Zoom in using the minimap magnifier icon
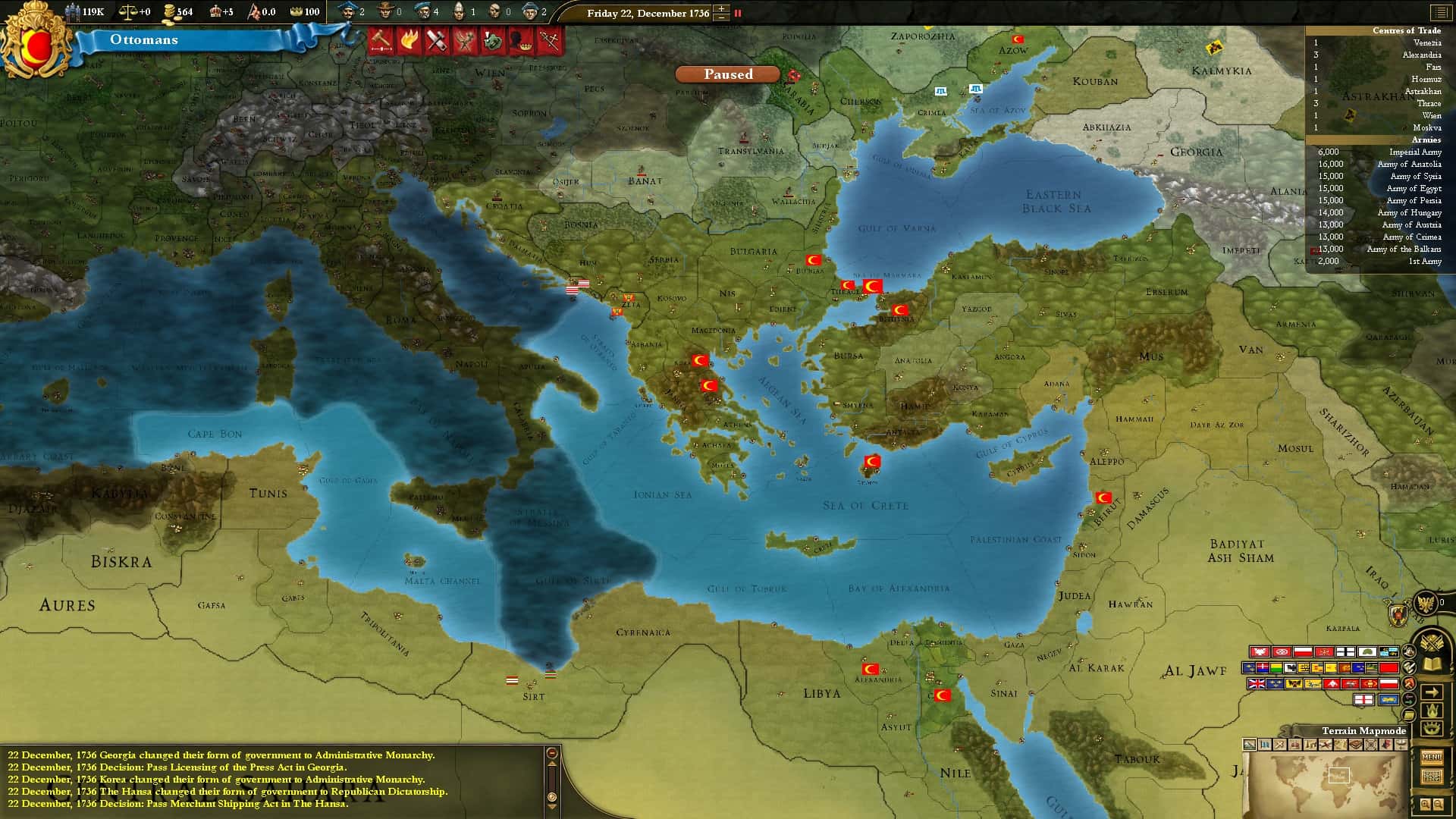Image resolution: width=1456 pixels, height=819 pixels. (1425, 803)
